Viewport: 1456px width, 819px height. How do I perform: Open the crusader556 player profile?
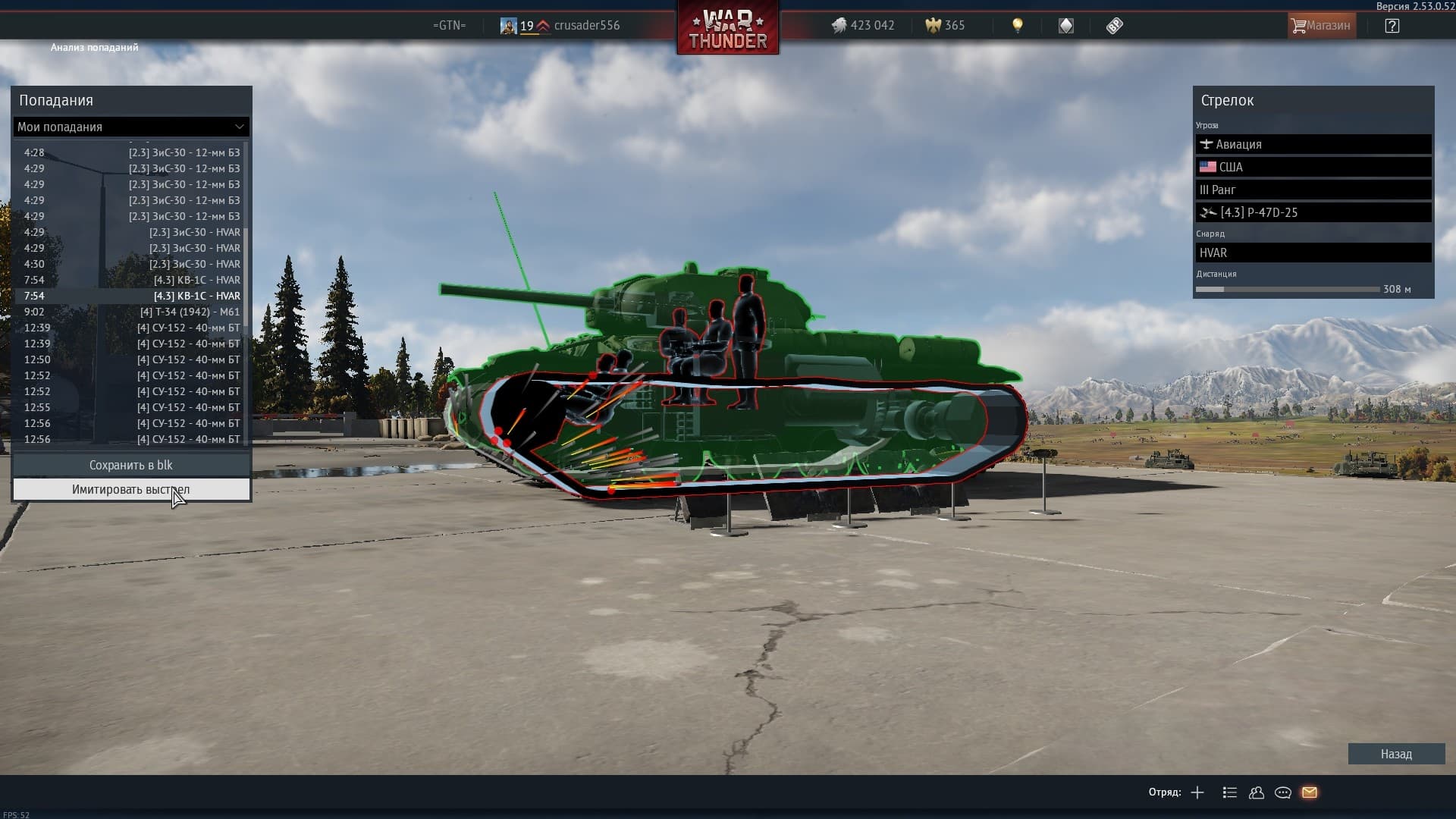coord(586,26)
